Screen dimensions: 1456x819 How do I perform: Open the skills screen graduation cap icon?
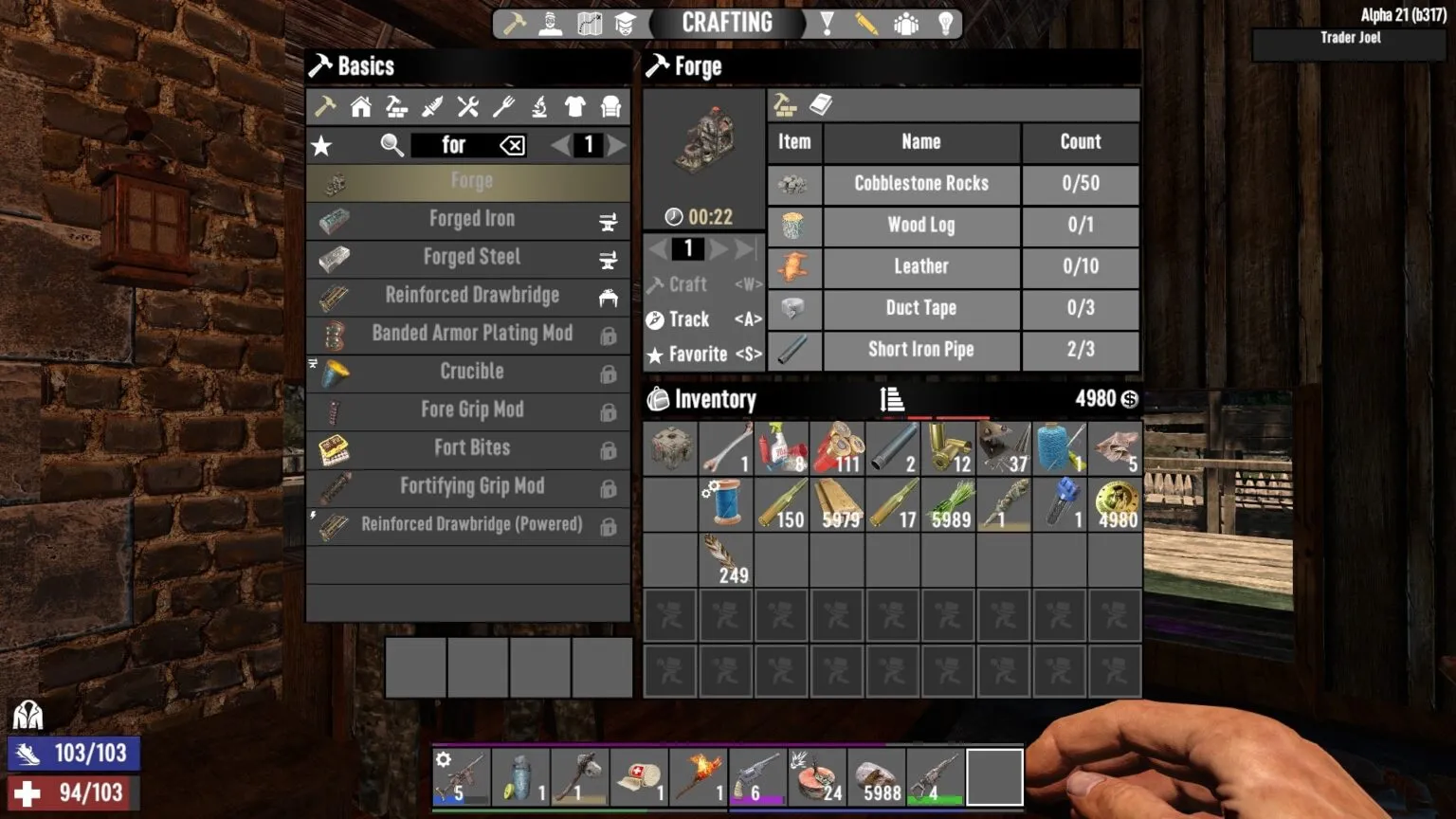coord(624,22)
